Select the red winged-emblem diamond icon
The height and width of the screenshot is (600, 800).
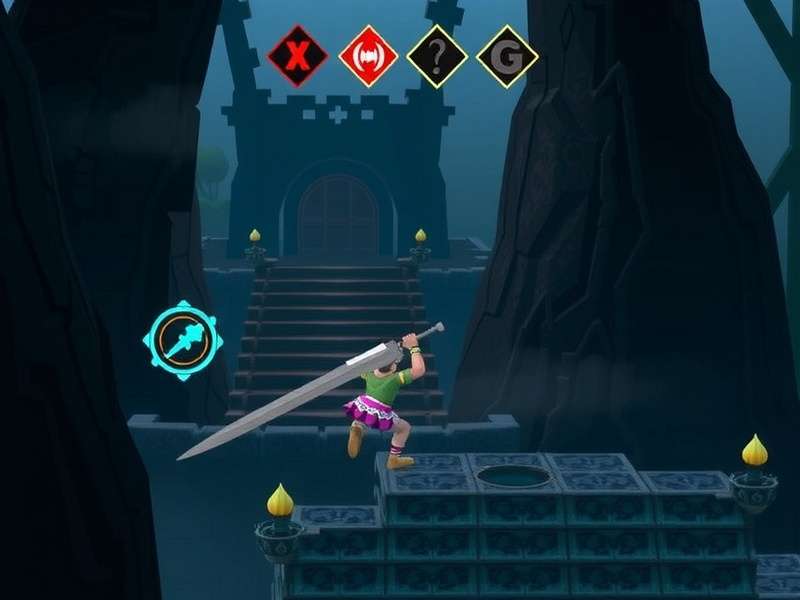click(369, 56)
